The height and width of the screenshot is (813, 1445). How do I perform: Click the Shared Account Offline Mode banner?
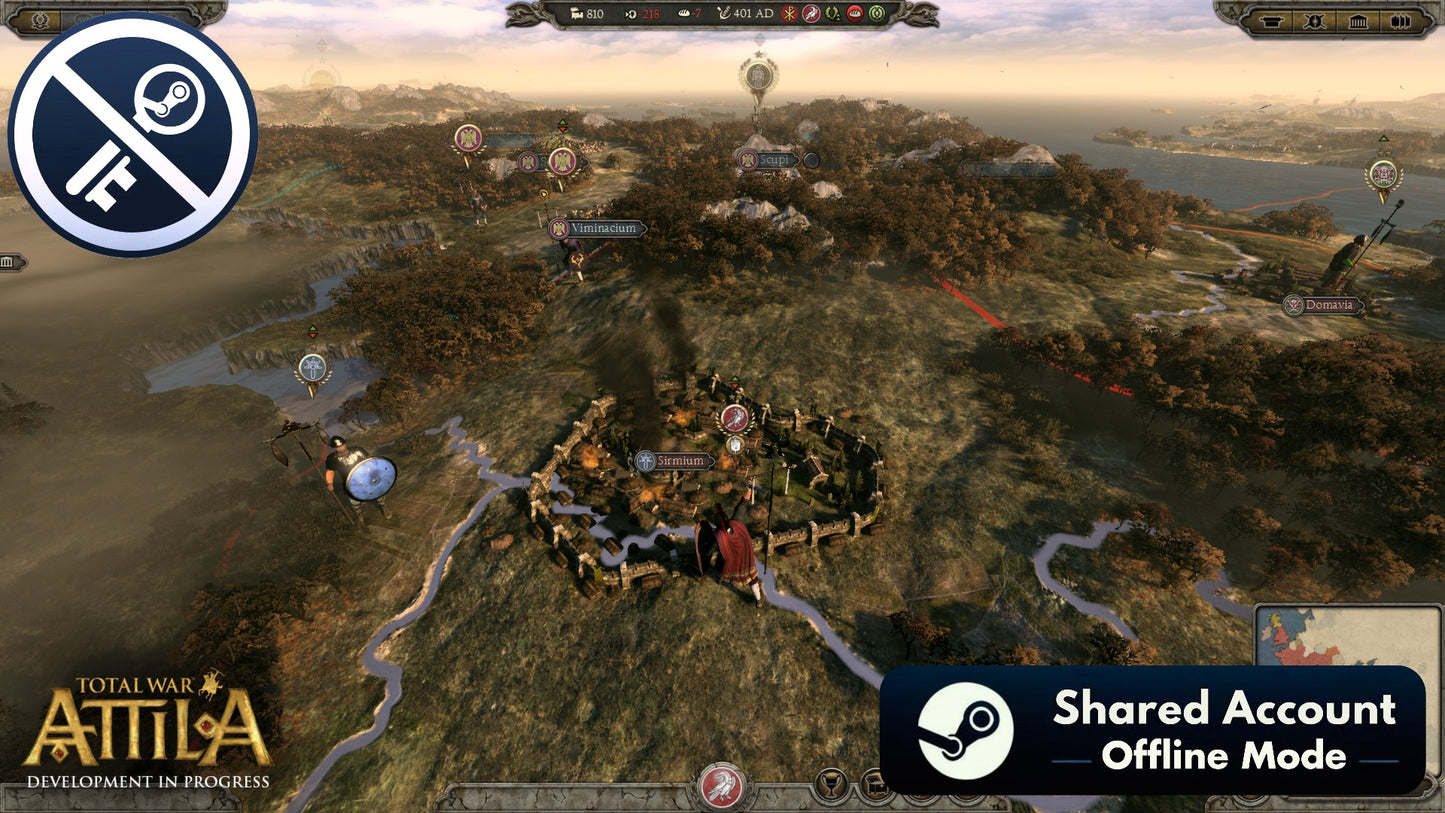click(1152, 730)
